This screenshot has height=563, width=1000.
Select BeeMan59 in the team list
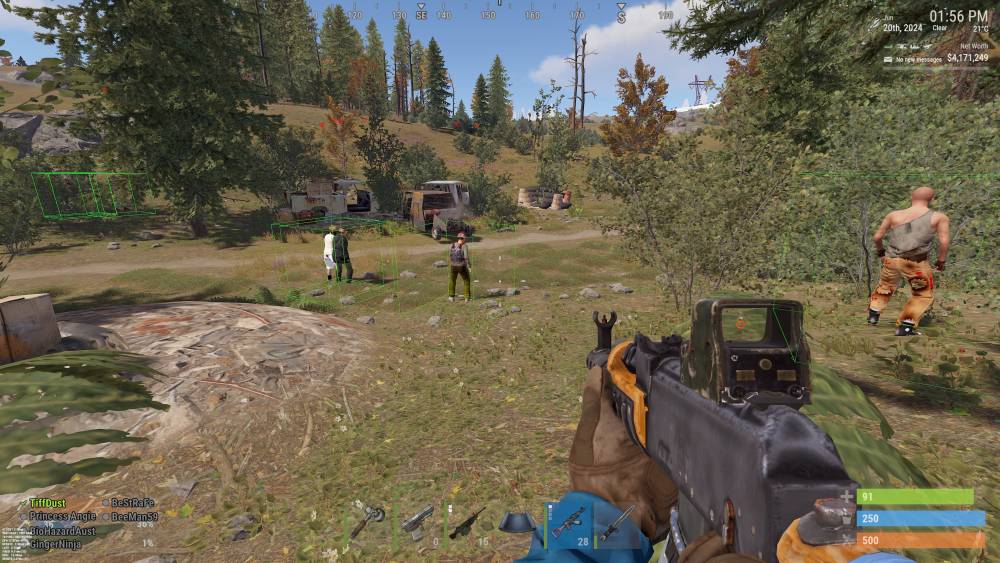(134, 516)
